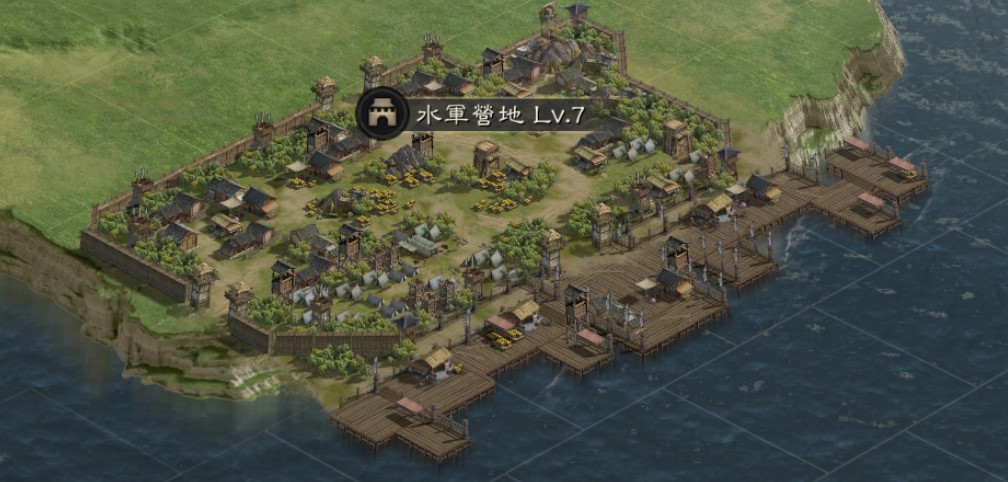Select the 水軍營地 Lv.7 name label
Image resolution: width=1008 pixels, height=482 pixels.
click(x=500, y=114)
